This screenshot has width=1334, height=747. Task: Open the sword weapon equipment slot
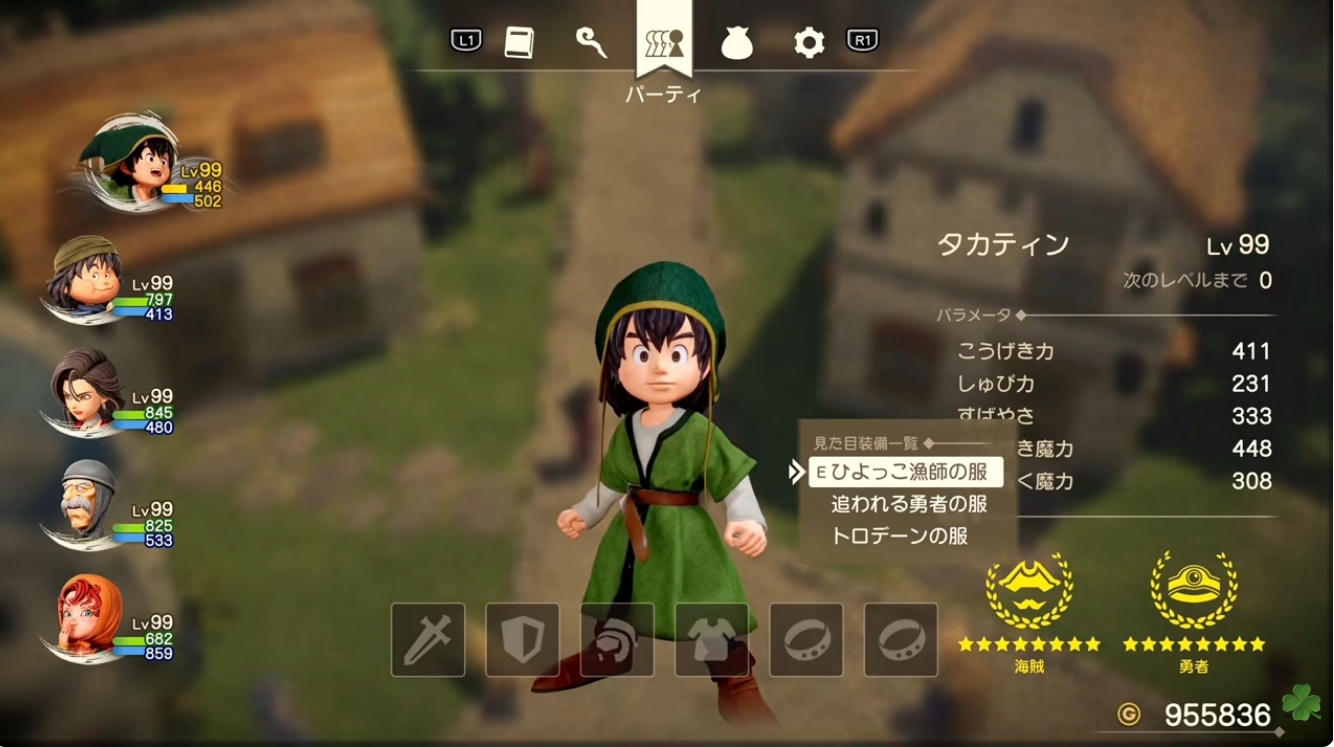pos(428,640)
